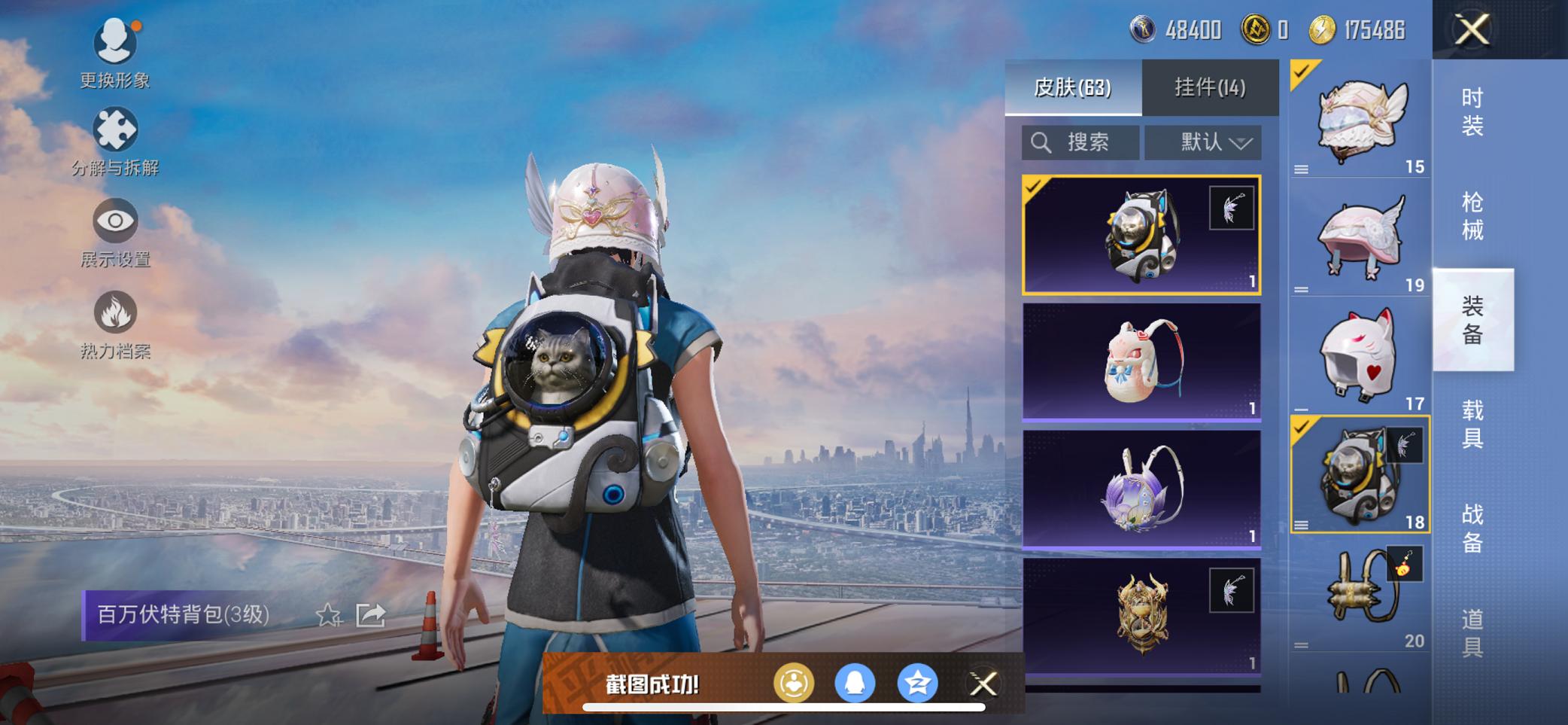The height and width of the screenshot is (725, 1568).
Task: Open the search field with magnifier icon
Action: tap(1080, 141)
